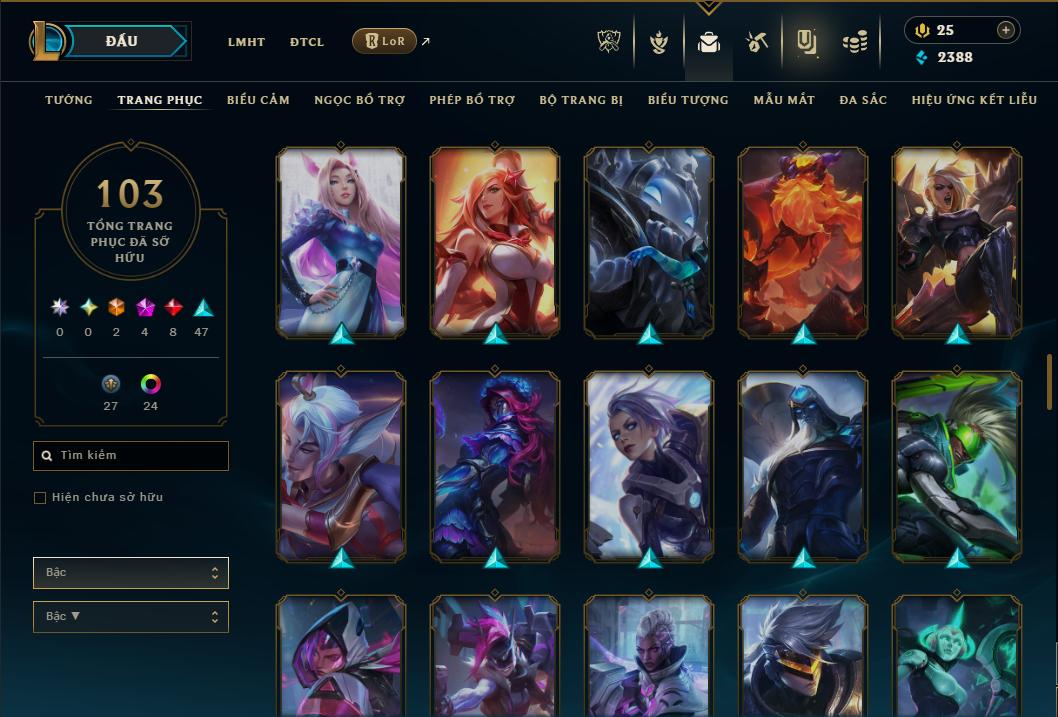Image resolution: width=1058 pixels, height=717 pixels.
Task: Select the BỘ TRANG BỊ tab
Action: click(581, 100)
